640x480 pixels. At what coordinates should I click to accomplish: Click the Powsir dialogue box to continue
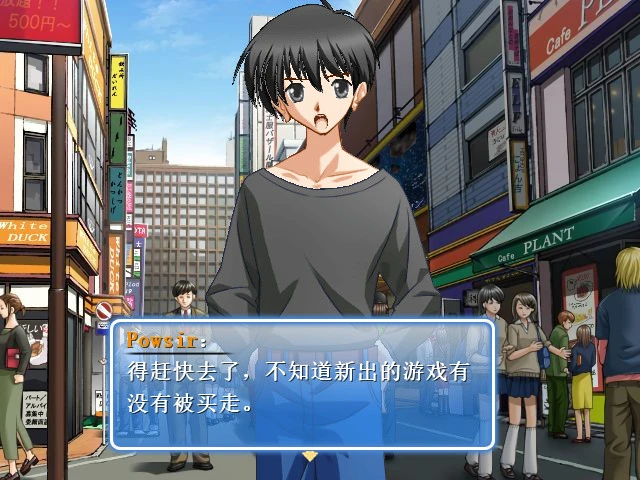click(302, 385)
